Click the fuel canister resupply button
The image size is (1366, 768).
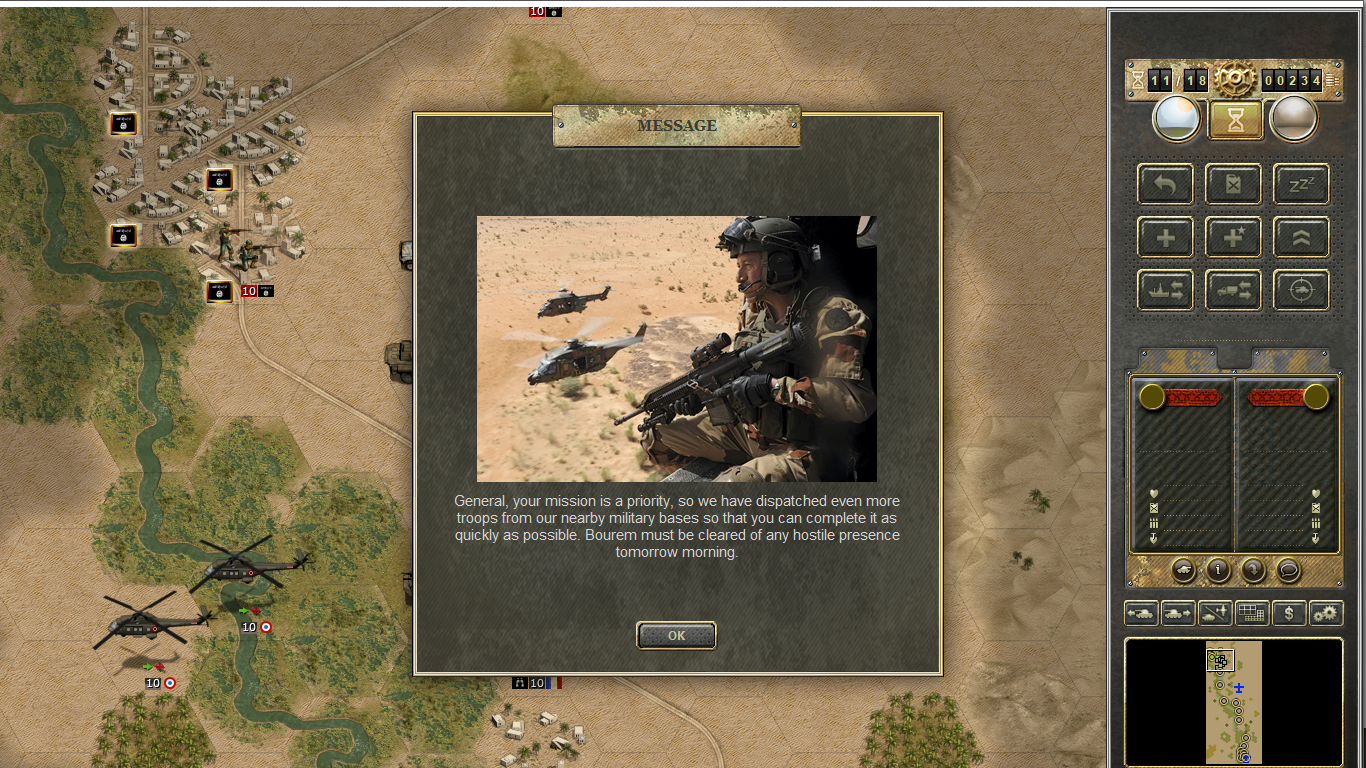1233,184
